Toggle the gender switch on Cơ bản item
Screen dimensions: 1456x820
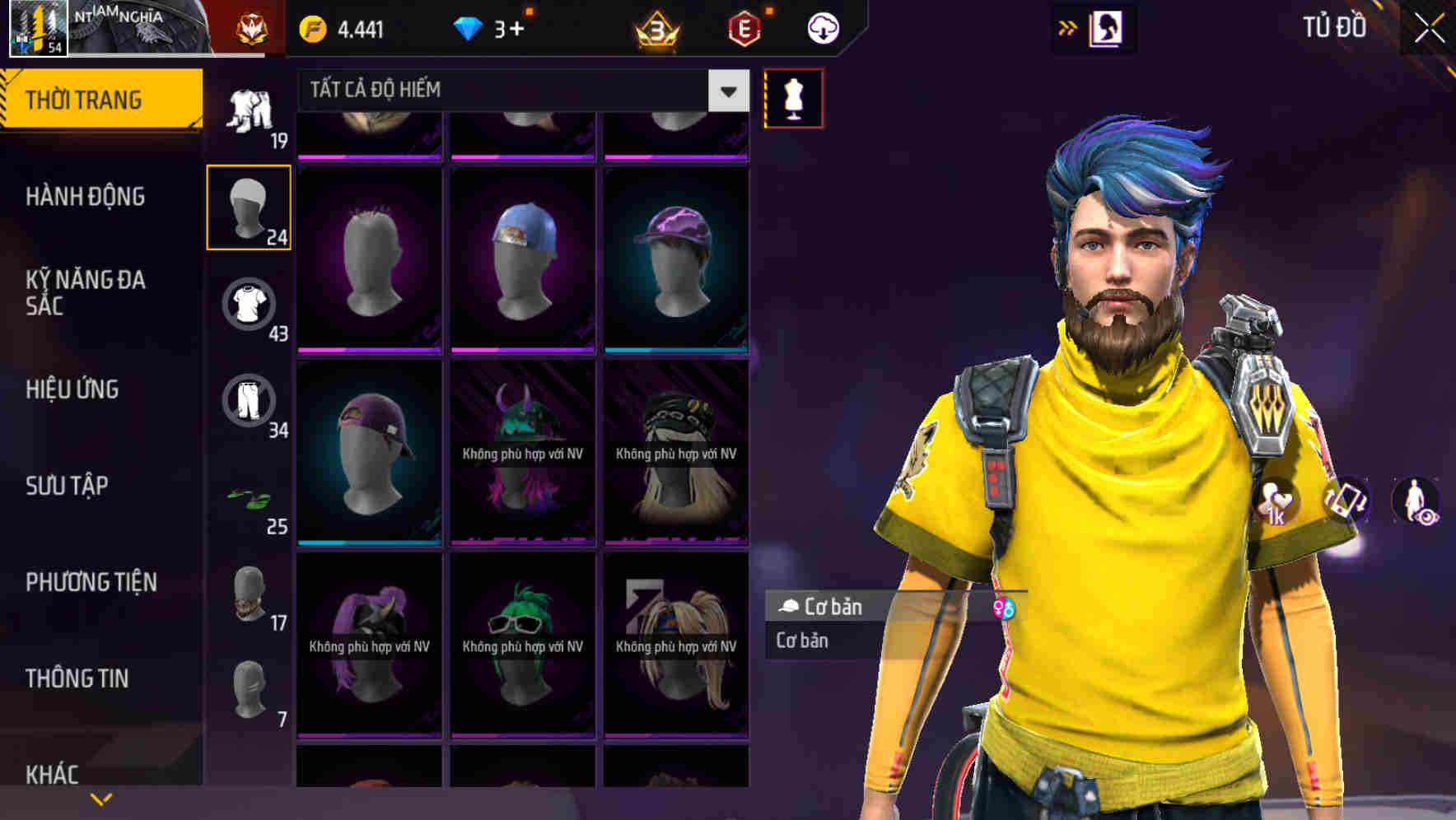click(1003, 608)
